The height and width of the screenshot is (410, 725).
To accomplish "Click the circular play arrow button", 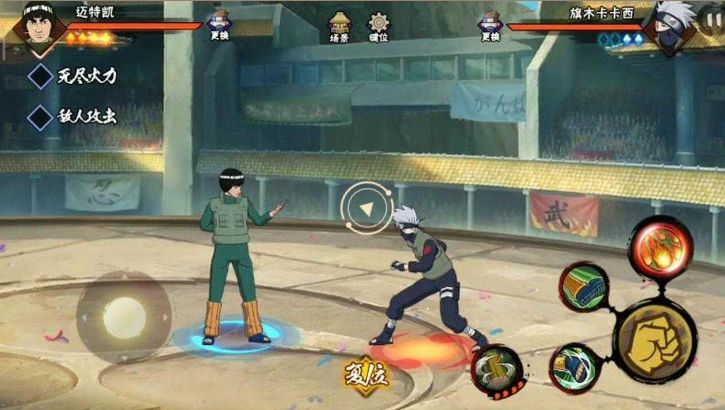I will (x=366, y=208).
